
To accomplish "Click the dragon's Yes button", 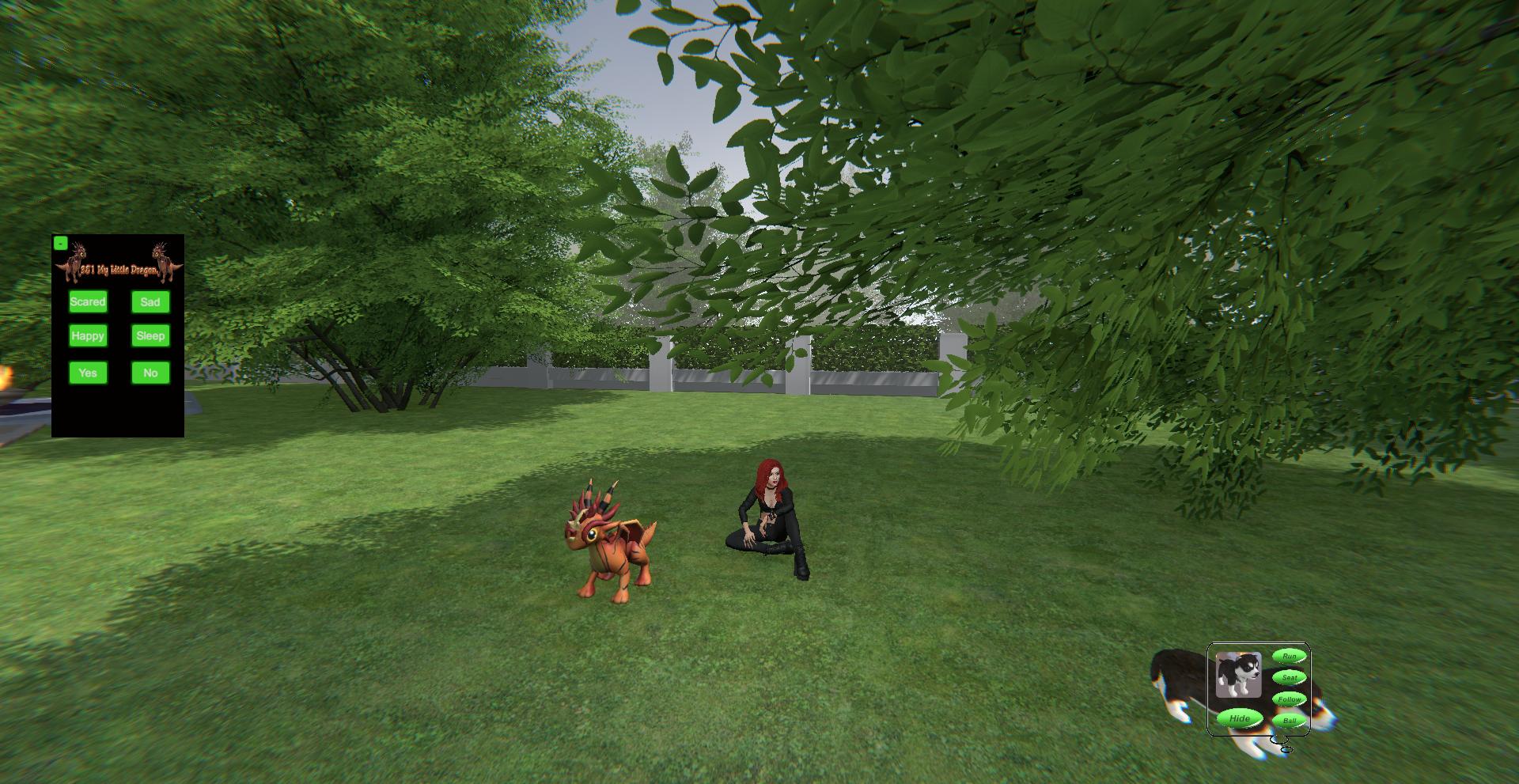I will [x=88, y=373].
